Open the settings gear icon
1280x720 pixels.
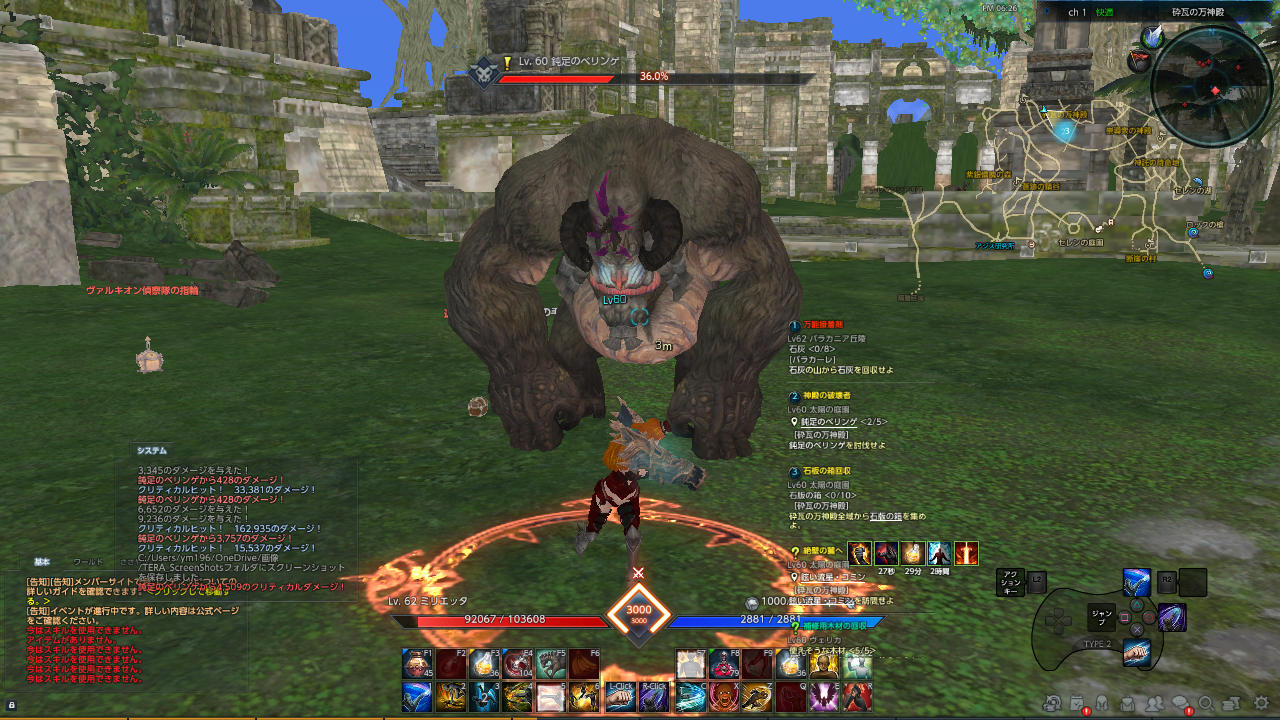[1261, 703]
